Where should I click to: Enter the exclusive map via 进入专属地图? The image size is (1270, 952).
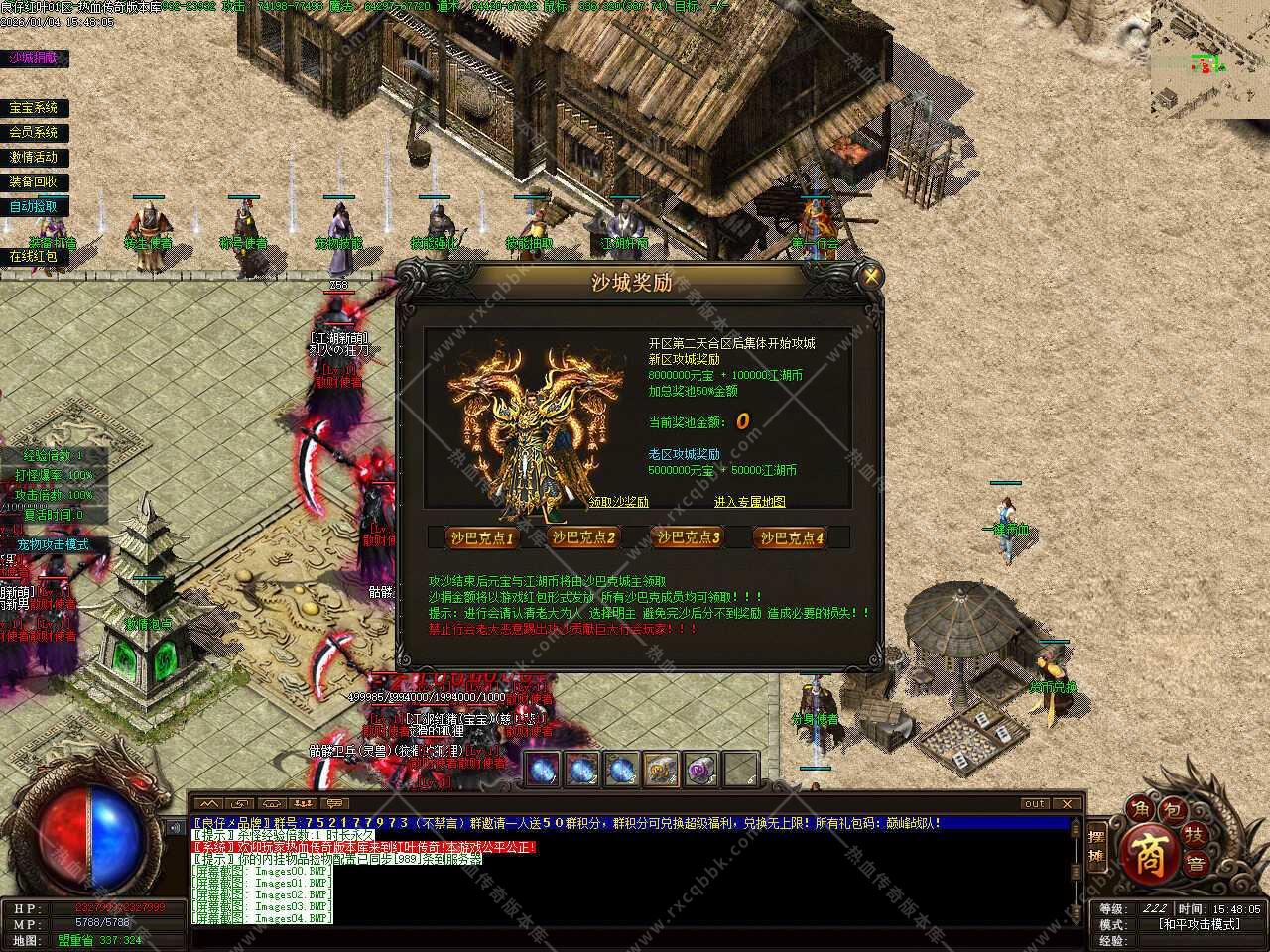point(749,502)
